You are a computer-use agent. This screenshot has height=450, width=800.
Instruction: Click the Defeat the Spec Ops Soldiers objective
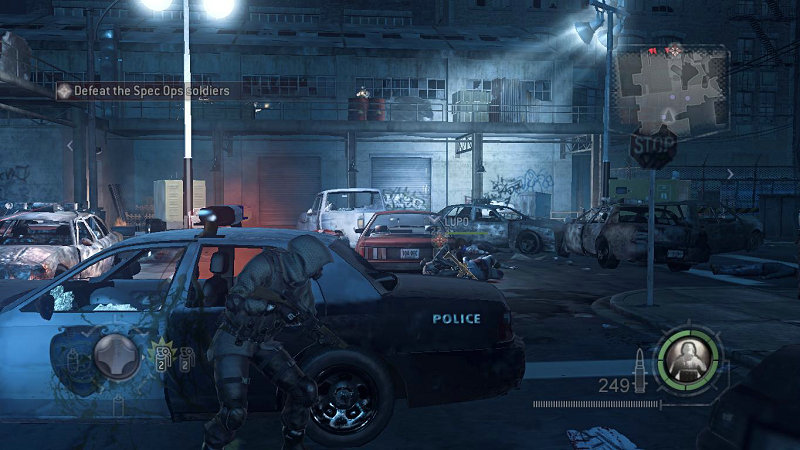pyautogui.click(x=150, y=91)
